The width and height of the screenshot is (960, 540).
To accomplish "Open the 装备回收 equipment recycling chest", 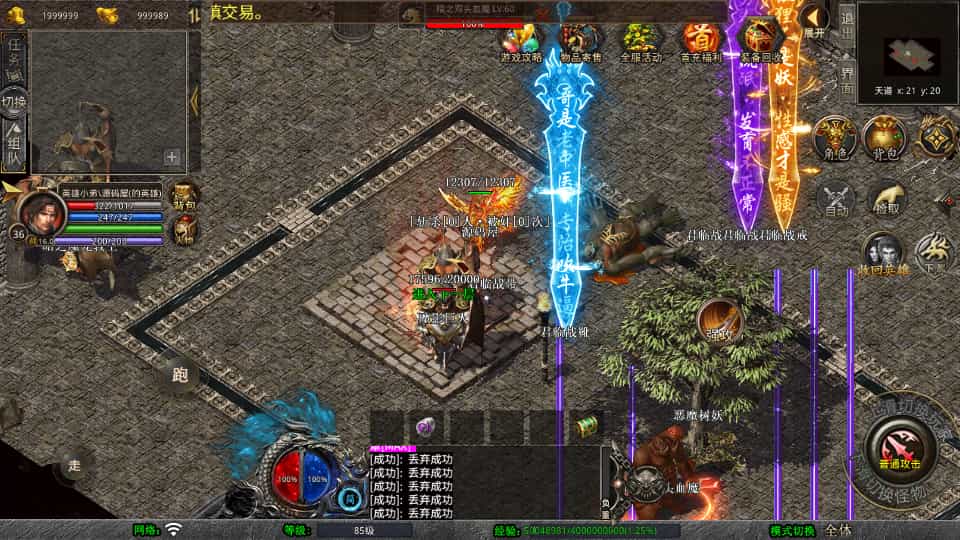I will [763, 40].
